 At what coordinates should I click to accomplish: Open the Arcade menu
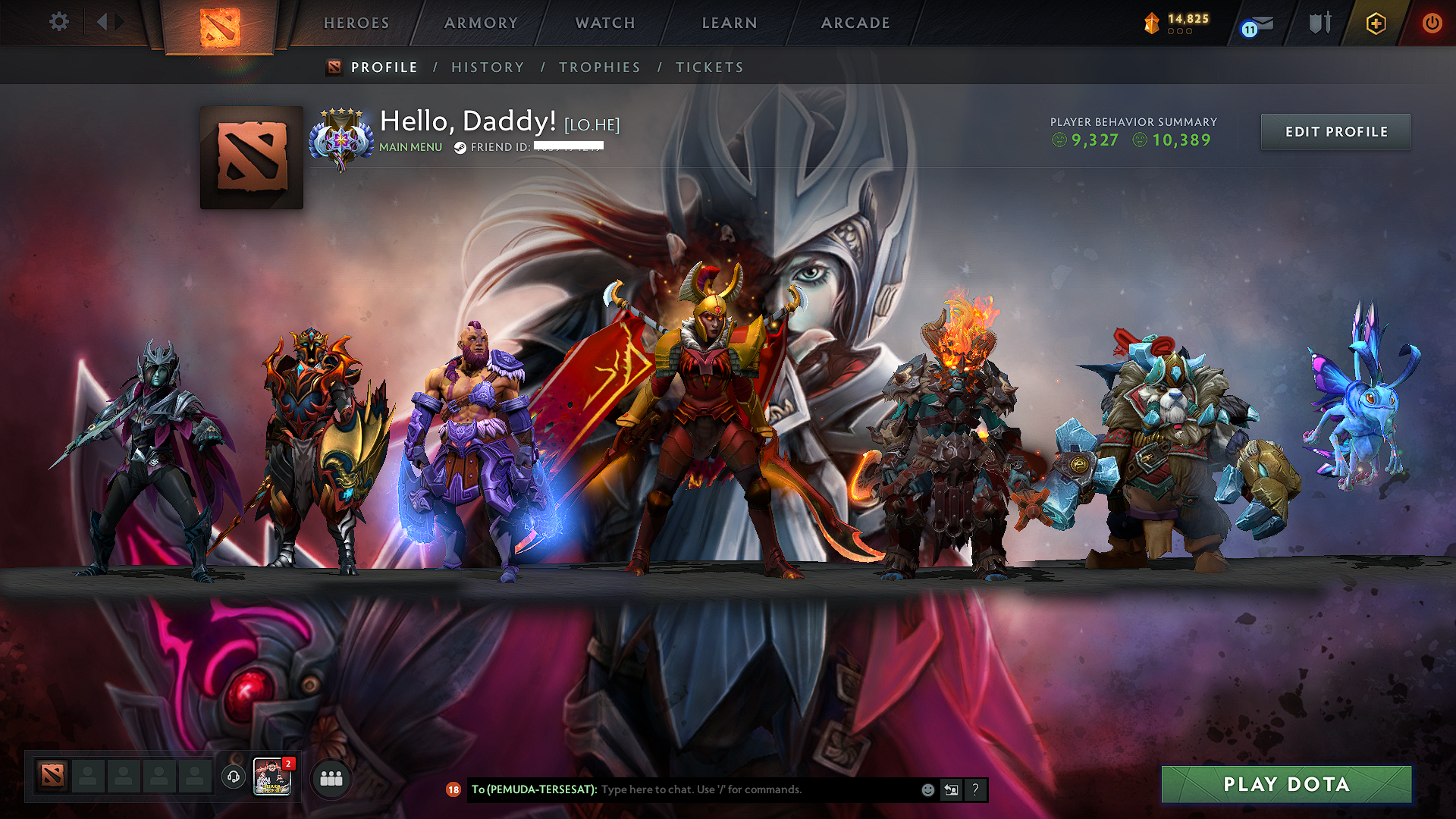point(855,23)
